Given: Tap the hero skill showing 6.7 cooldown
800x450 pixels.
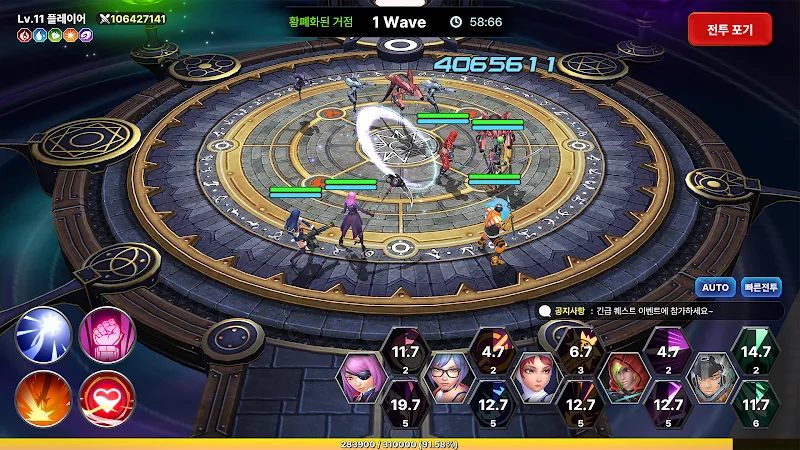Looking at the screenshot, I should tap(581, 353).
